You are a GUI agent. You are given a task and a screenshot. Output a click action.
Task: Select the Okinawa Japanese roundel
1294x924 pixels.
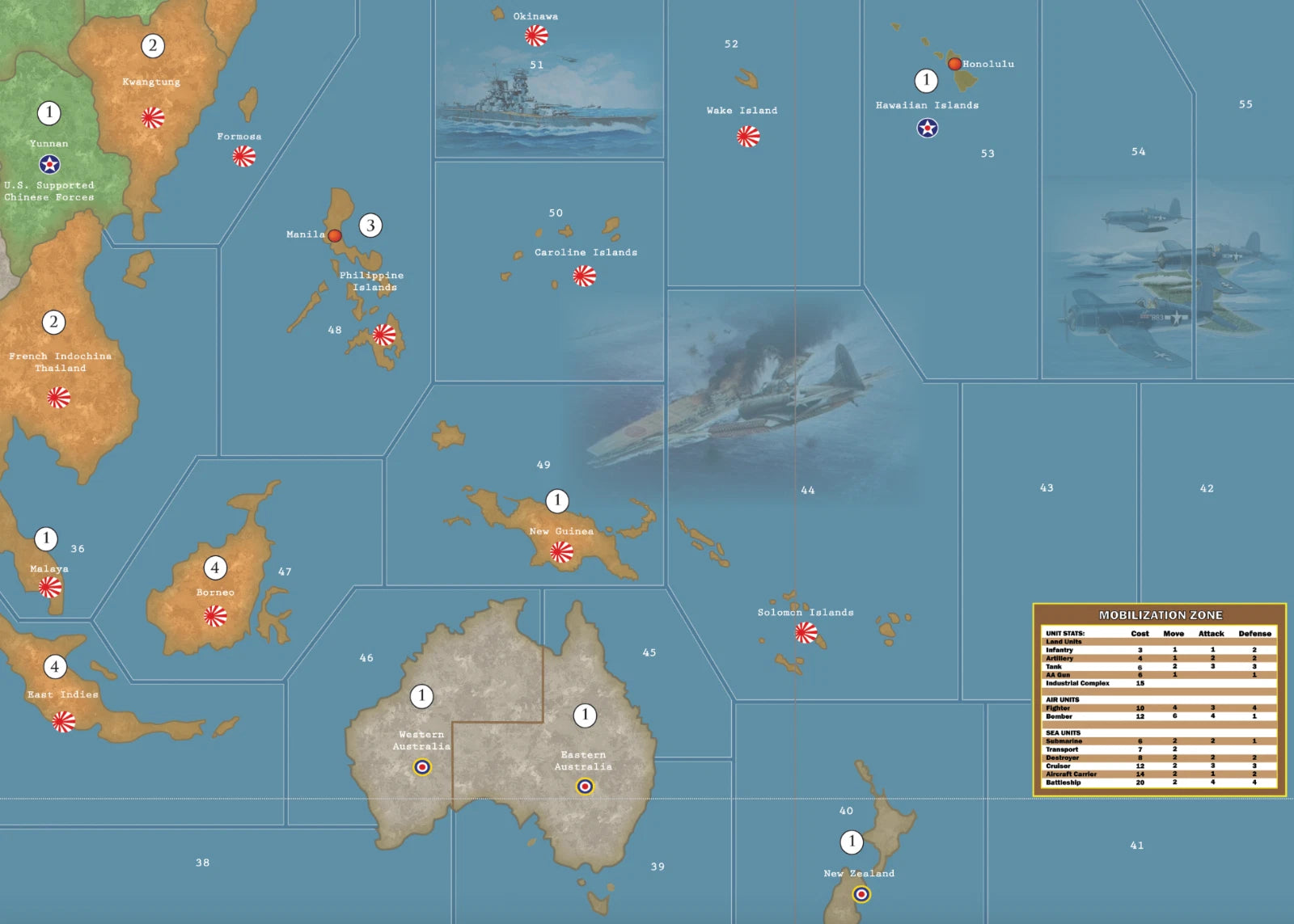pyautogui.click(x=536, y=36)
